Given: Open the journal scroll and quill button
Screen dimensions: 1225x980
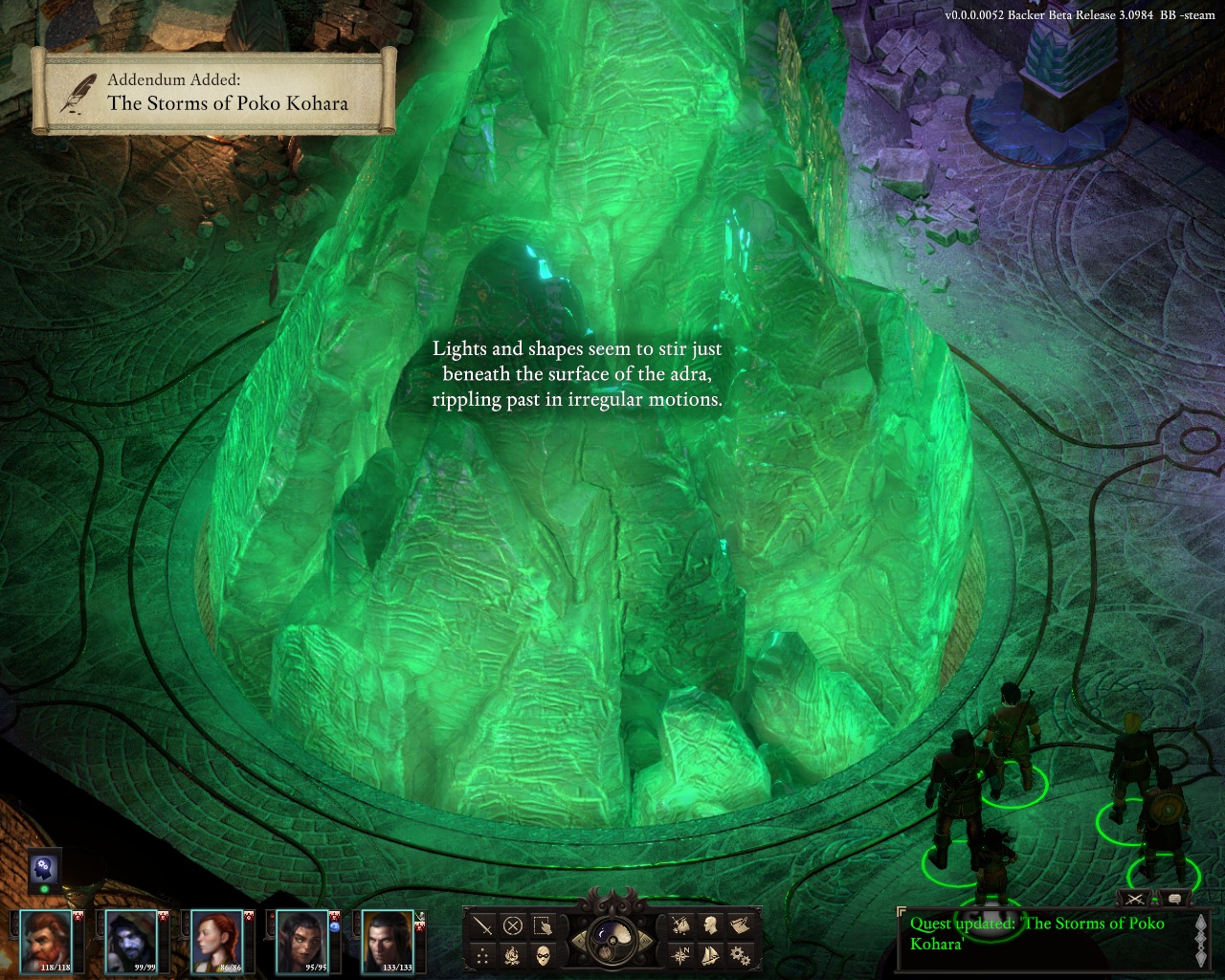Looking at the screenshot, I should [740, 925].
